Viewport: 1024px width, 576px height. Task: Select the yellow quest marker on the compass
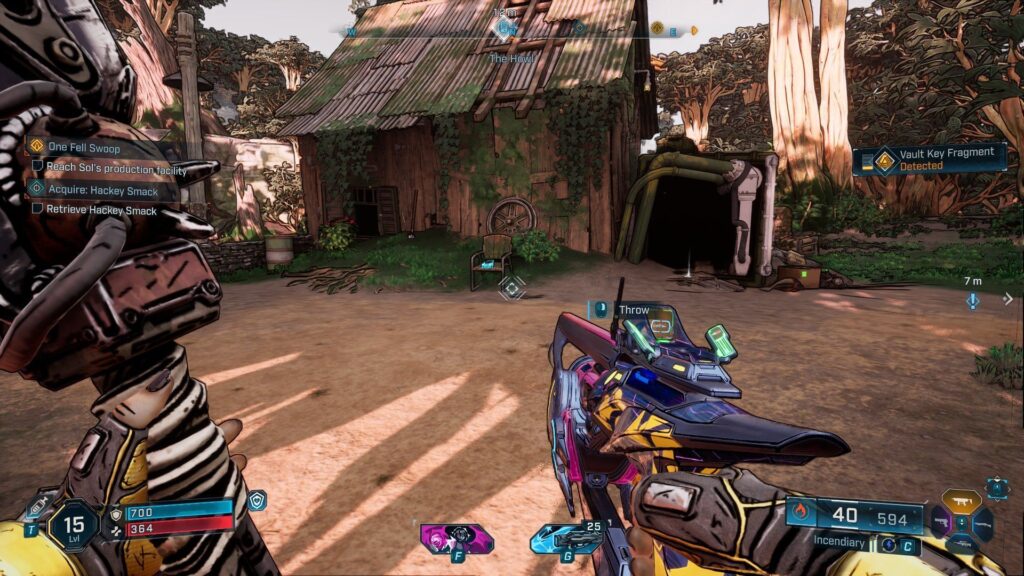click(657, 28)
